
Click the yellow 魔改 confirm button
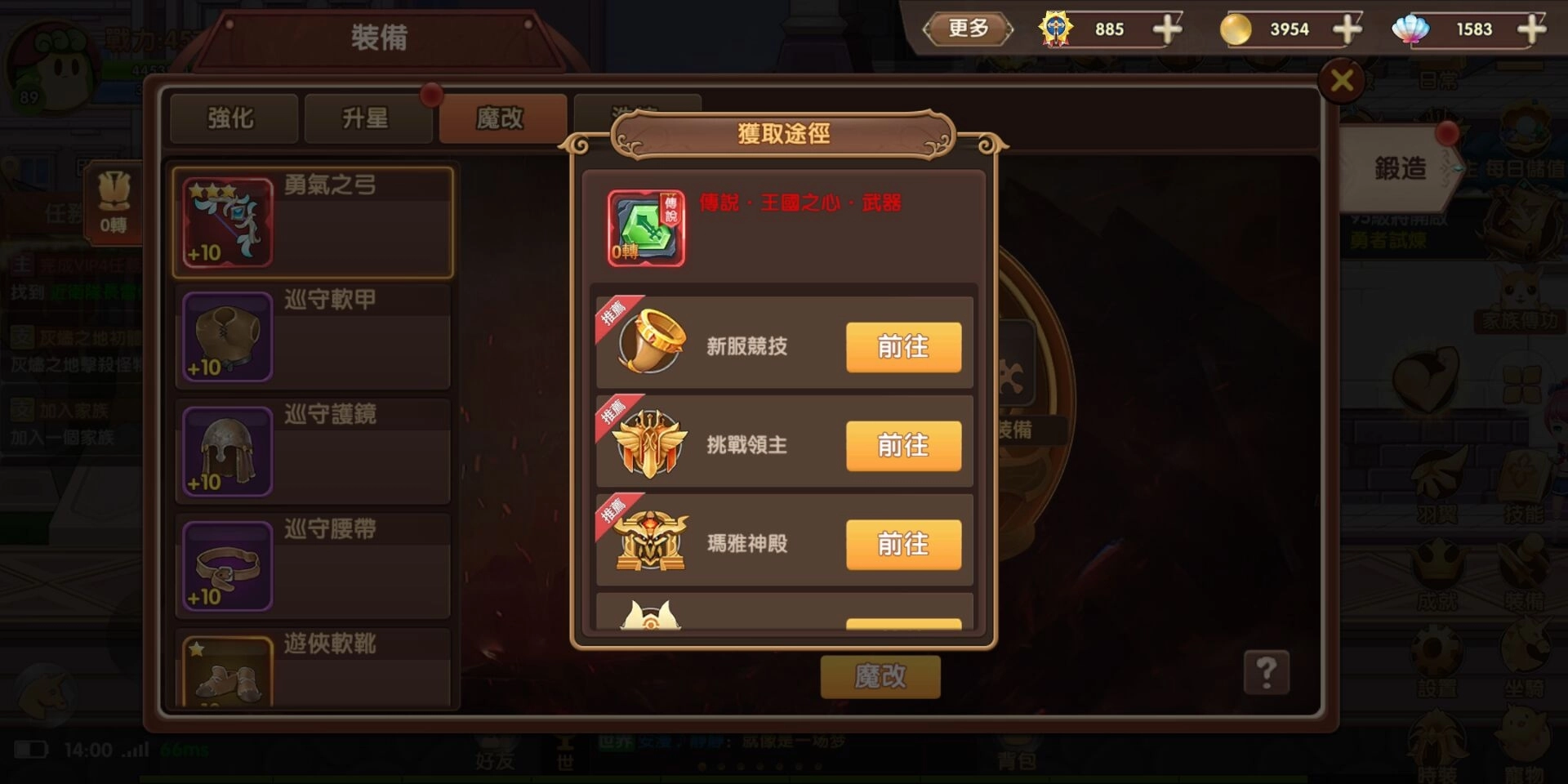pyautogui.click(x=880, y=676)
